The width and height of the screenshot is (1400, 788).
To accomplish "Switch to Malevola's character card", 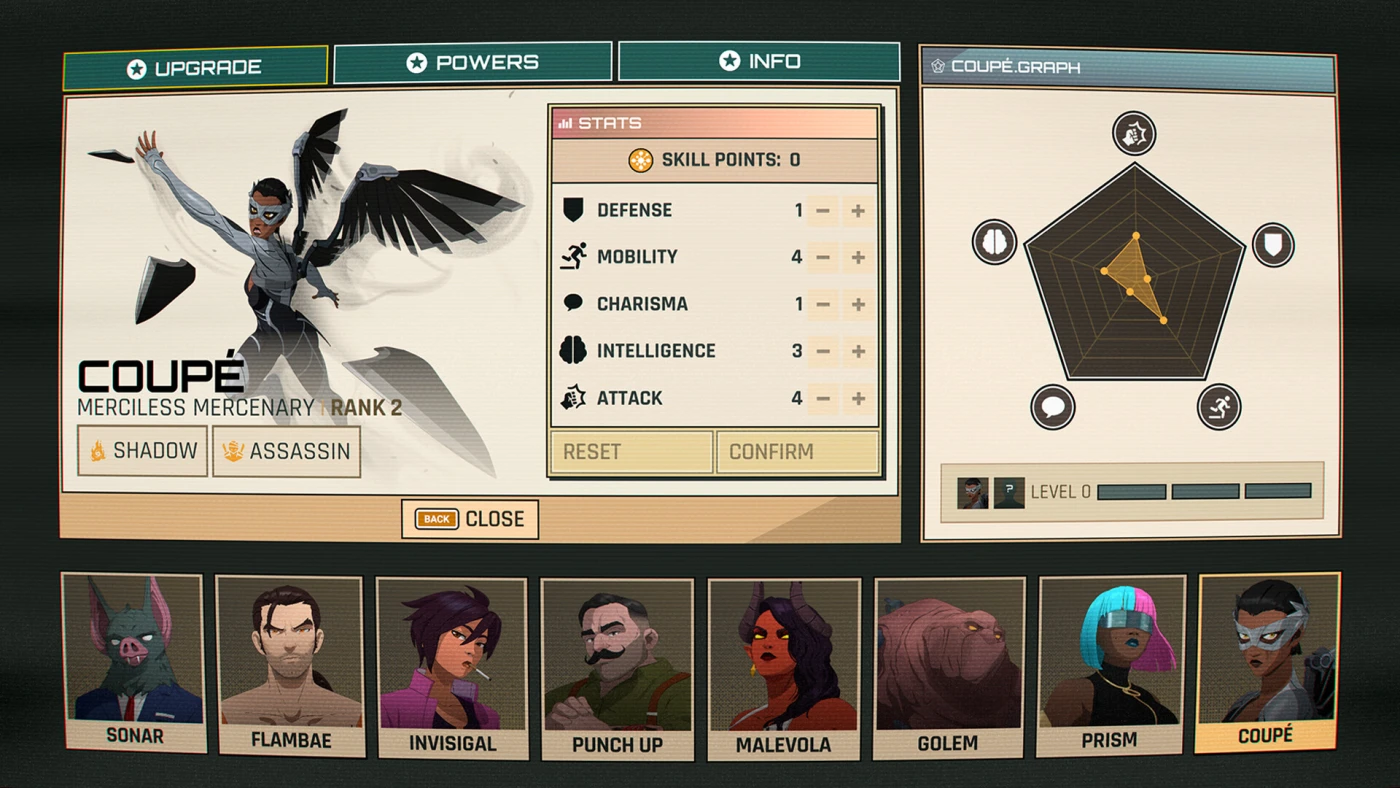I will [x=783, y=669].
